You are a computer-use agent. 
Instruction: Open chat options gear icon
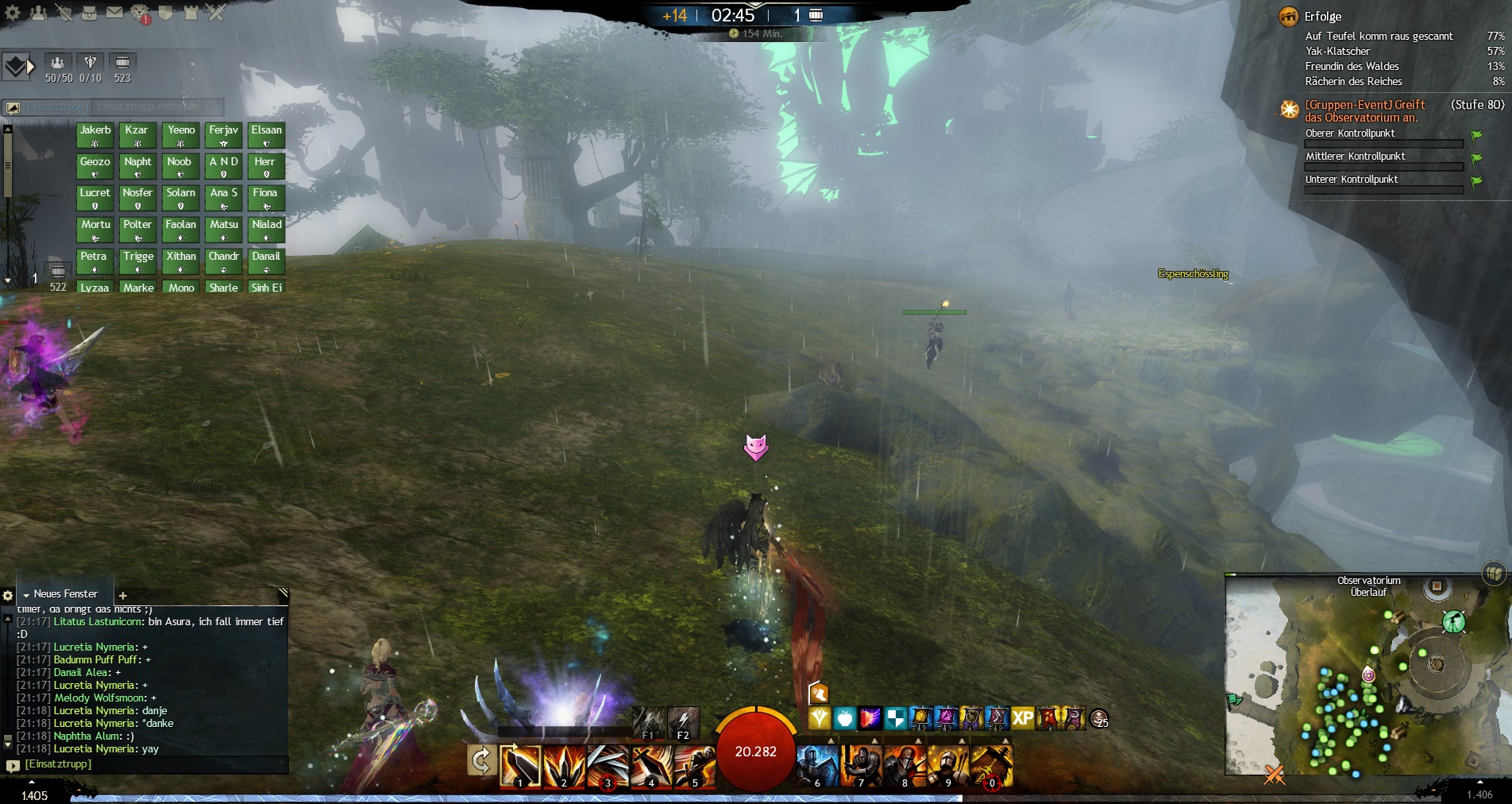tap(8, 595)
